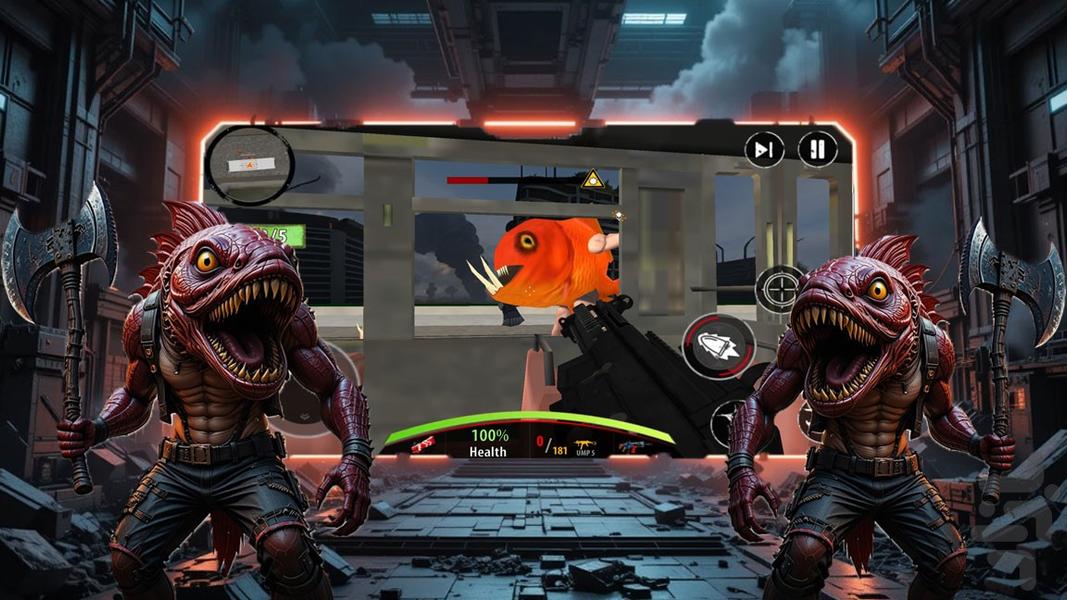Pause the game with the pause button
Viewport: 1067px width, 600px height.
point(817,150)
